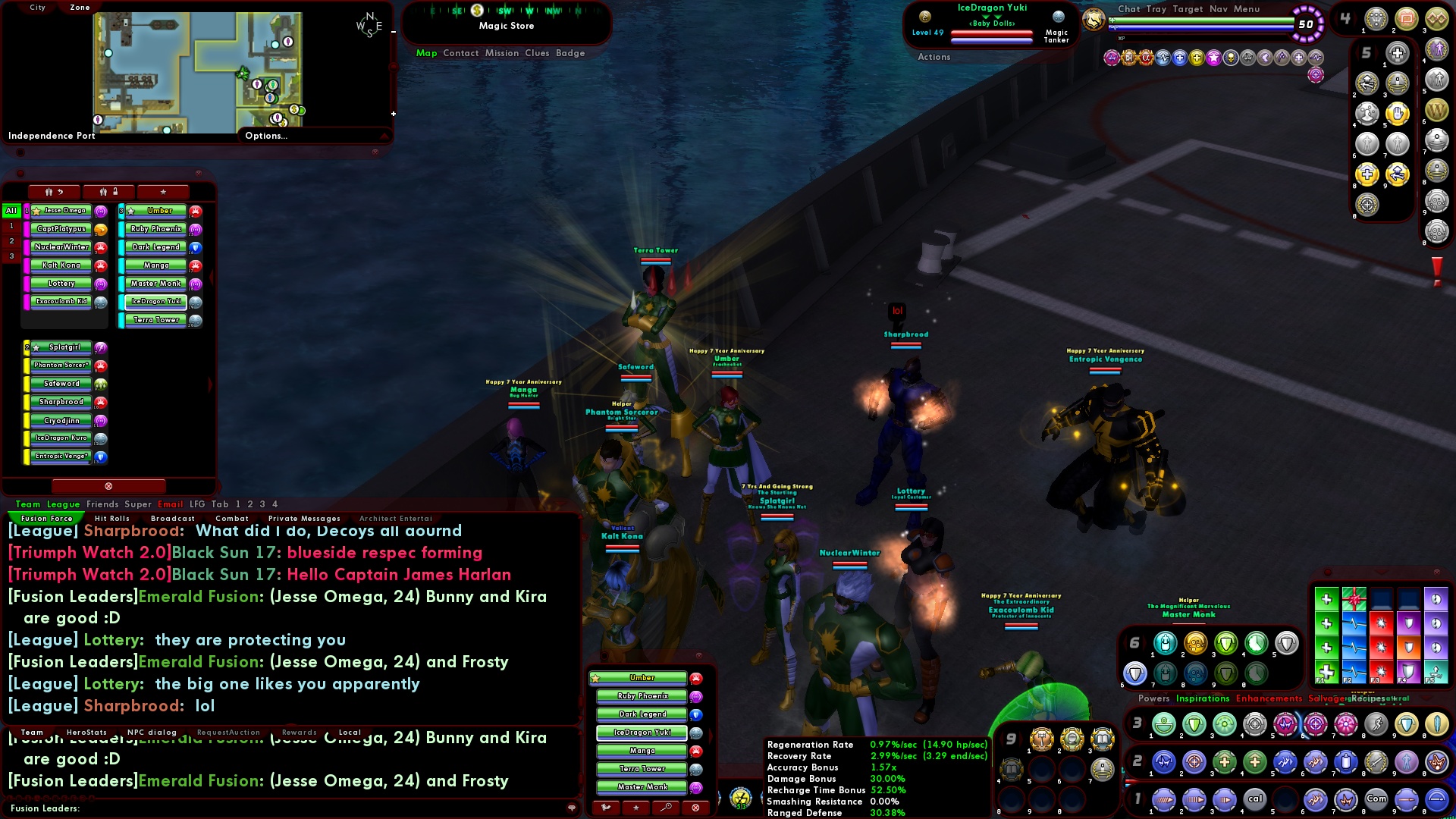Switch to the Broadcast chat tab
The image size is (1456, 819).
click(x=173, y=518)
